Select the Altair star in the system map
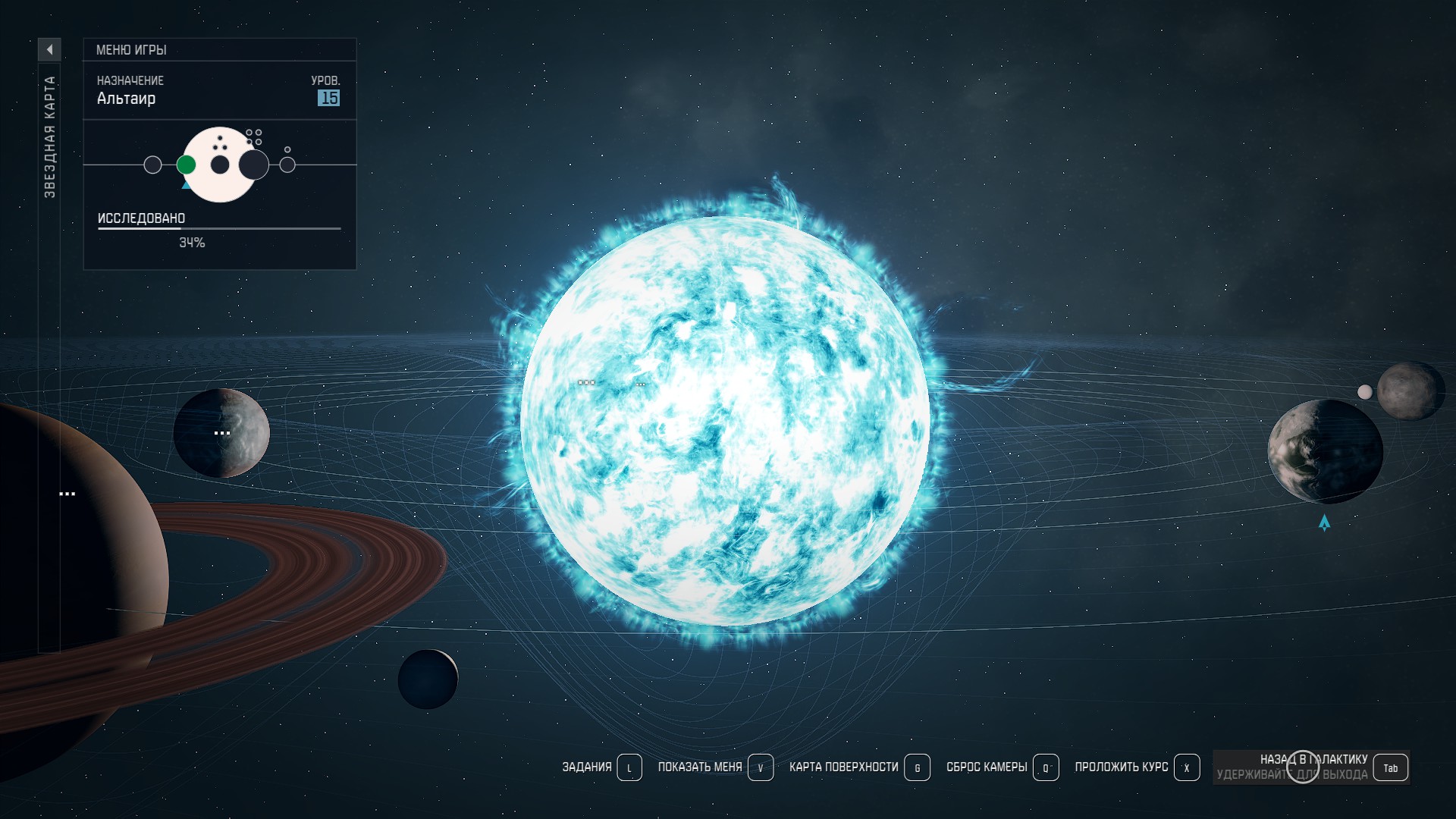The height and width of the screenshot is (819, 1456). [x=724, y=421]
